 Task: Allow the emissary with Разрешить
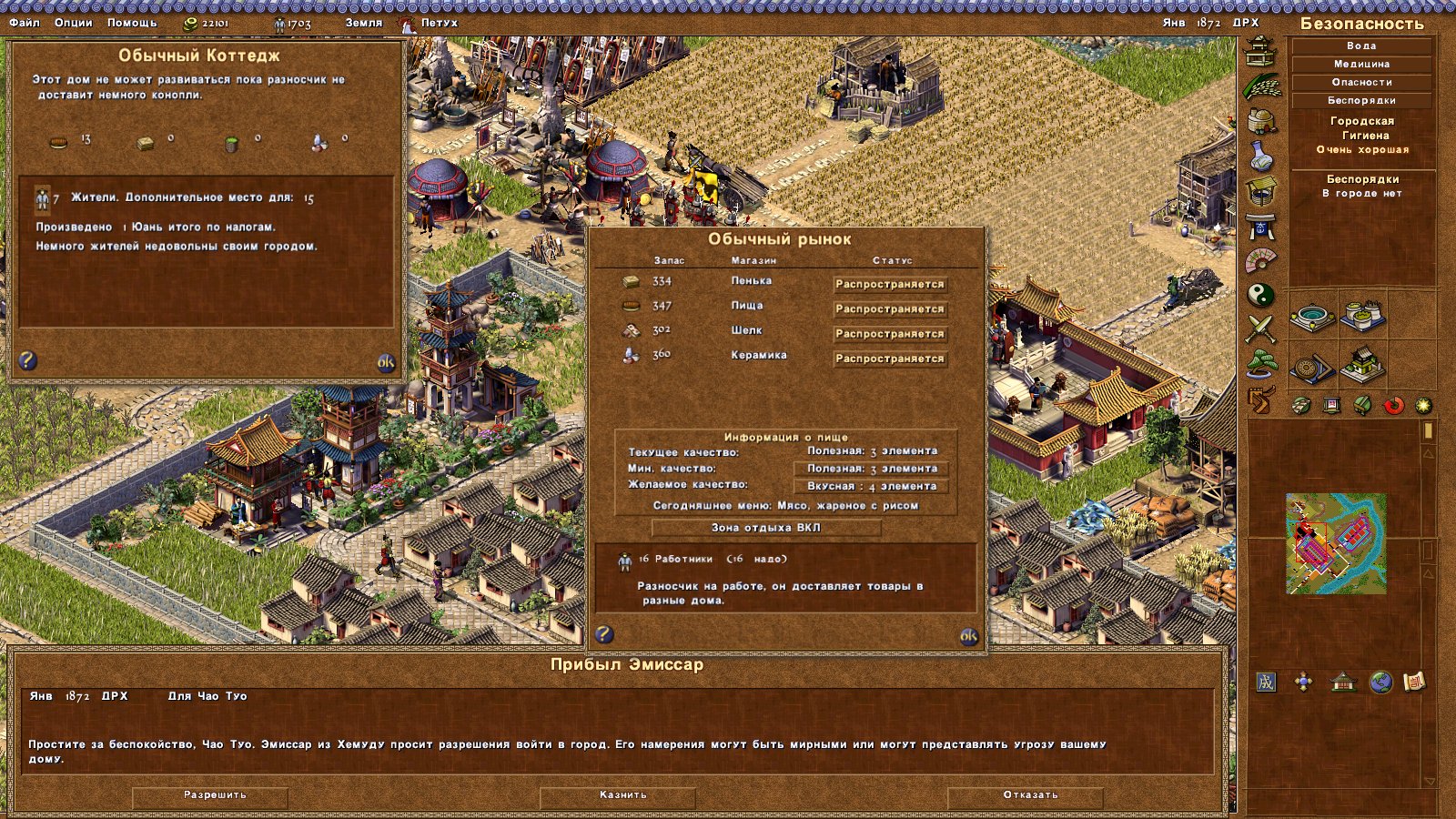(x=215, y=795)
